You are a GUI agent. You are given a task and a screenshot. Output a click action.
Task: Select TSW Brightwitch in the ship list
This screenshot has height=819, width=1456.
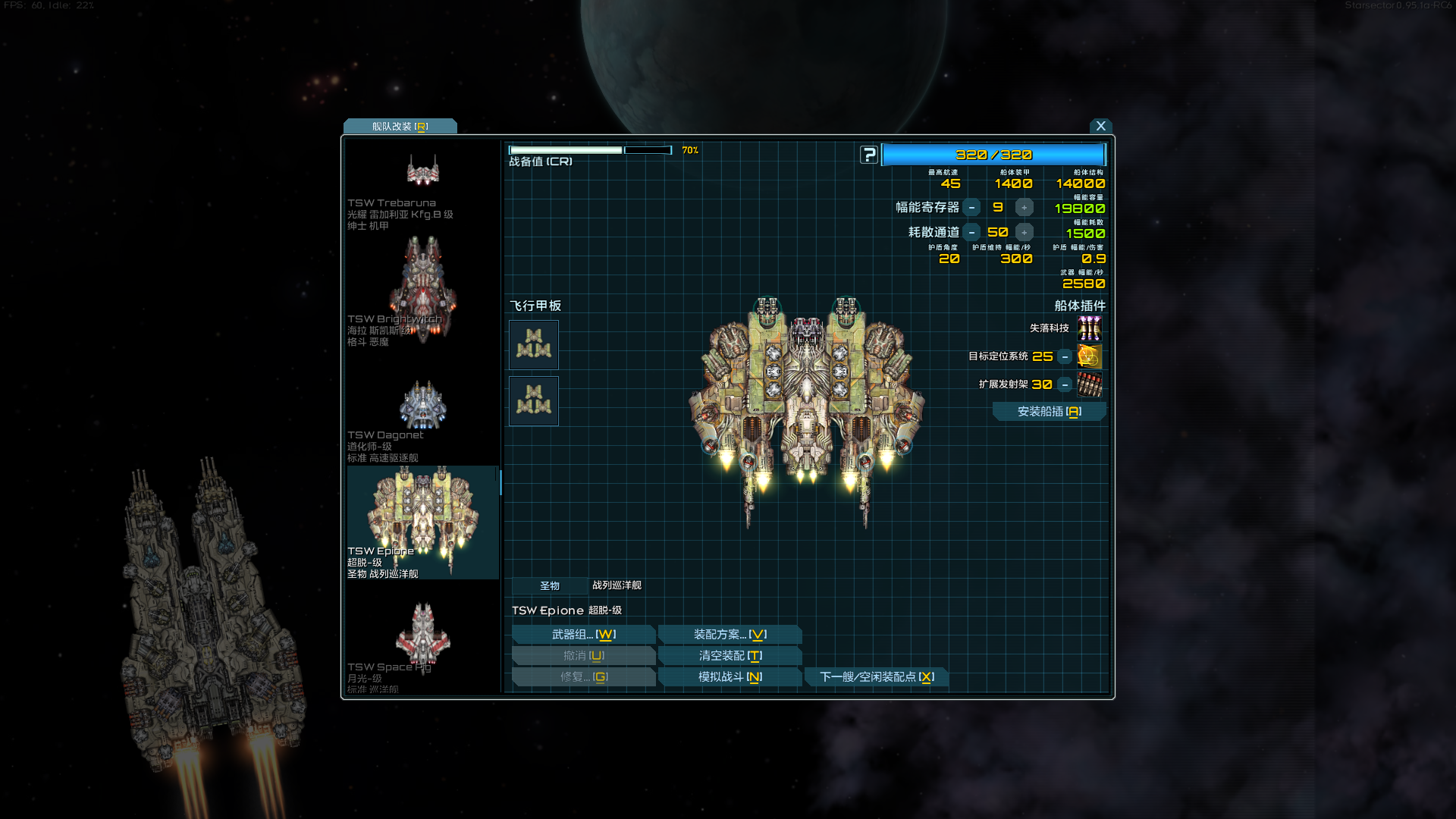(x=422, y=292)
